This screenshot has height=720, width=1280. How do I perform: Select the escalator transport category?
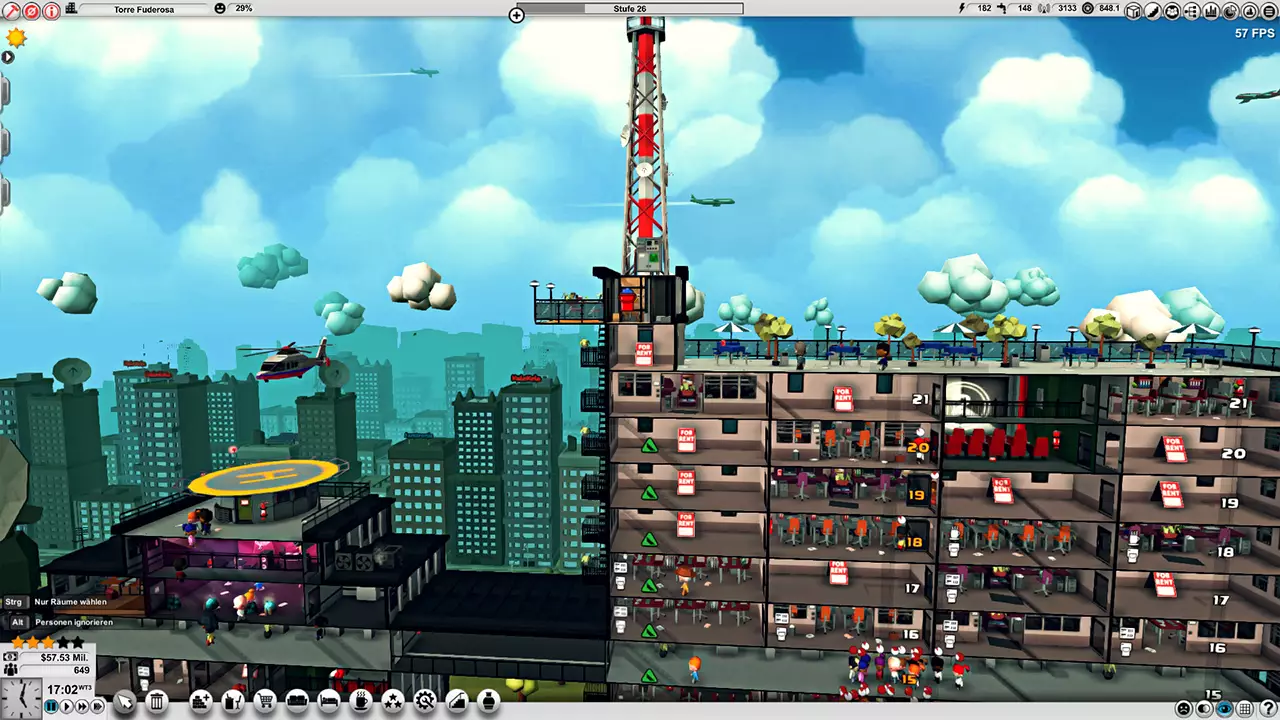coord(456,702)
